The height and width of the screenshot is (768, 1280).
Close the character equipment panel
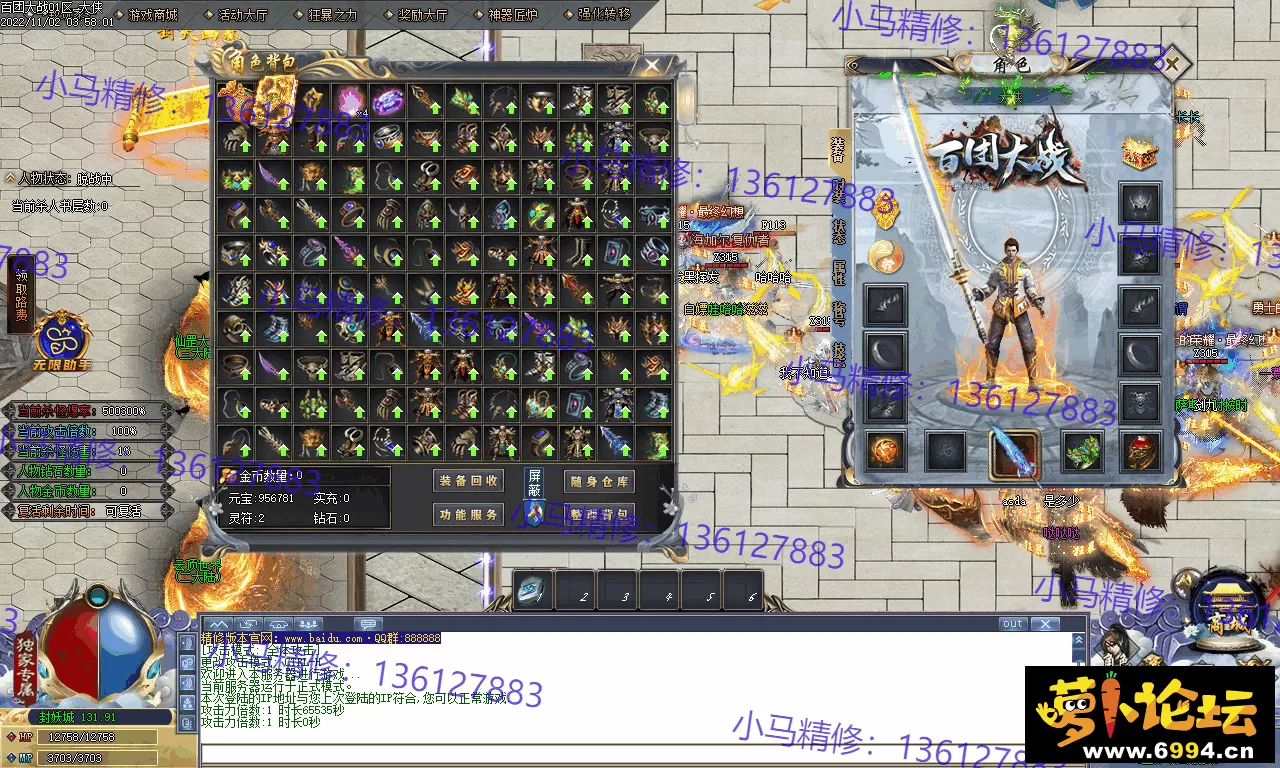pyautogui.click(x=1172, y=64)
